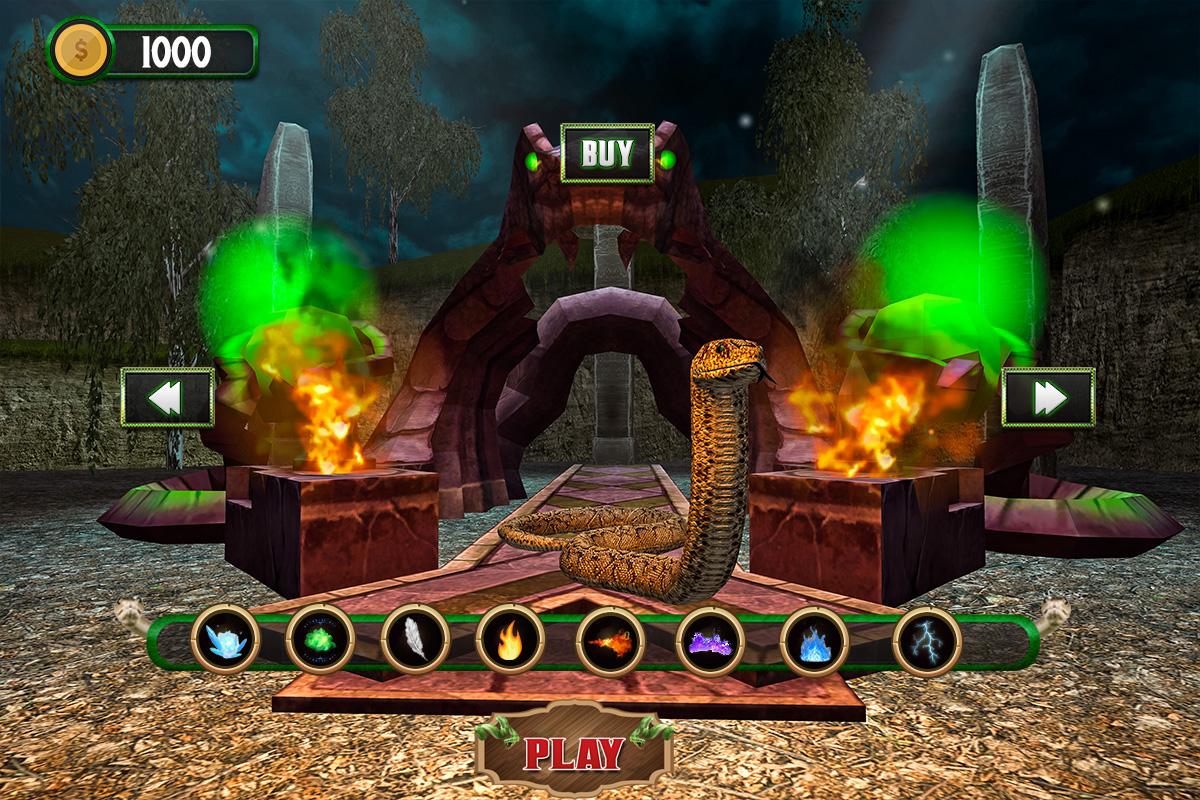
Task: Select the ice crystal power icon
Action: (226, 638)
